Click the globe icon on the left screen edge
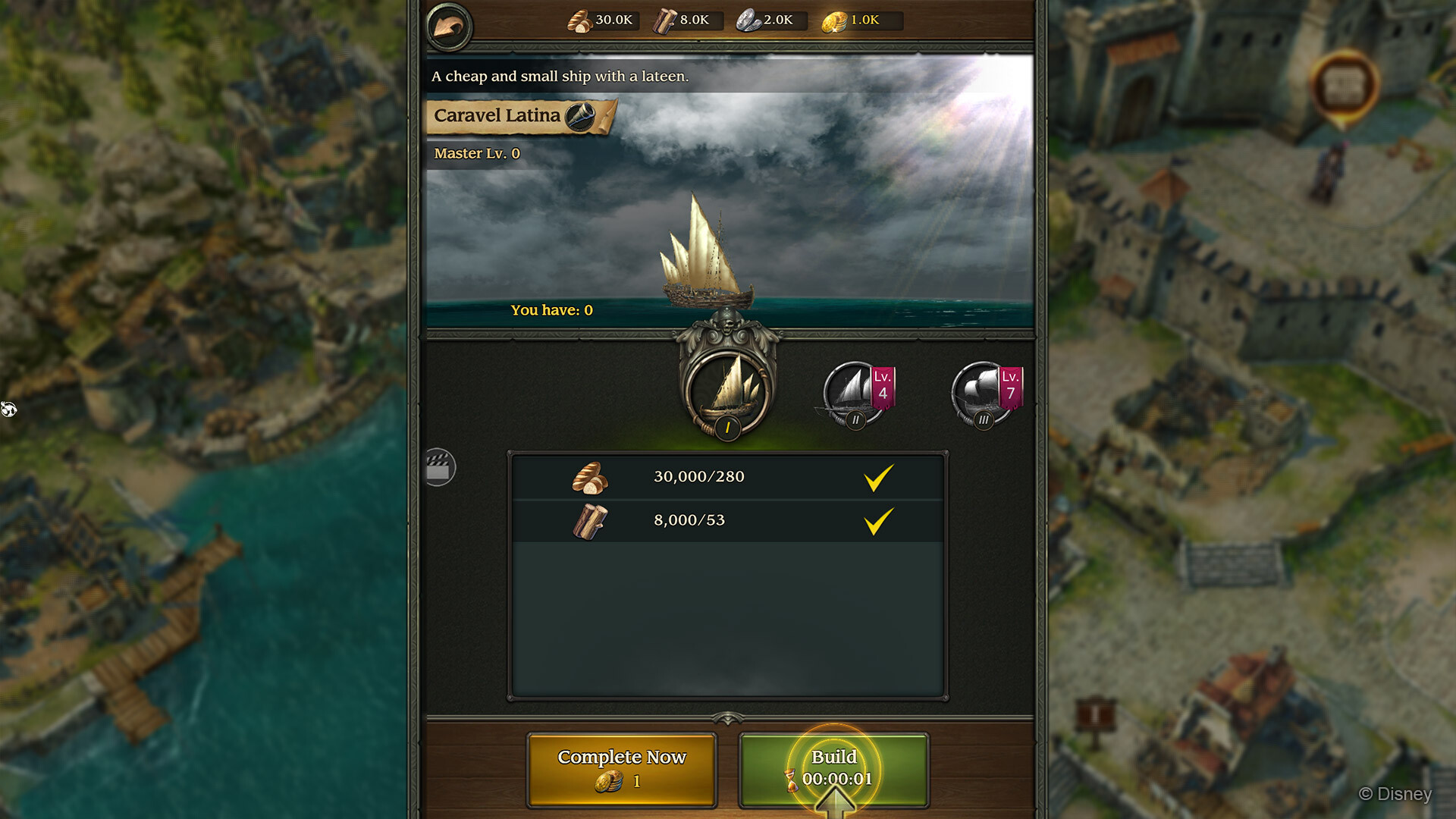Screen dimensions: 1456x819 pyautogui.click(x=8, y=410)
